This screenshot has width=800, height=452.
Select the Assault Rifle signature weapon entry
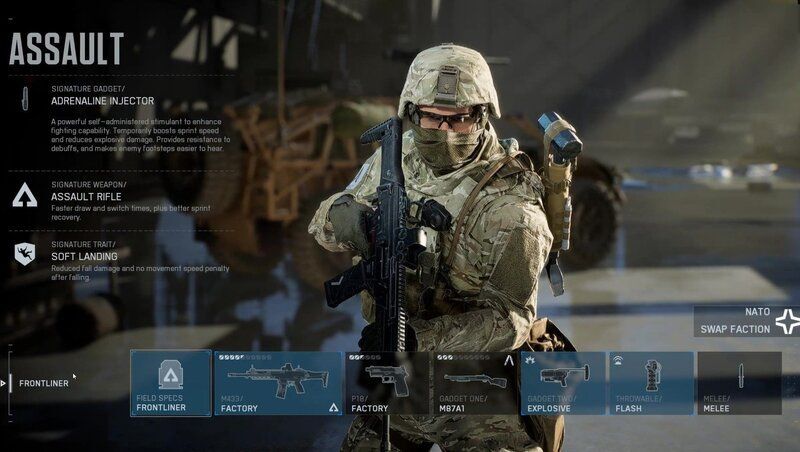tap(85, 196)
